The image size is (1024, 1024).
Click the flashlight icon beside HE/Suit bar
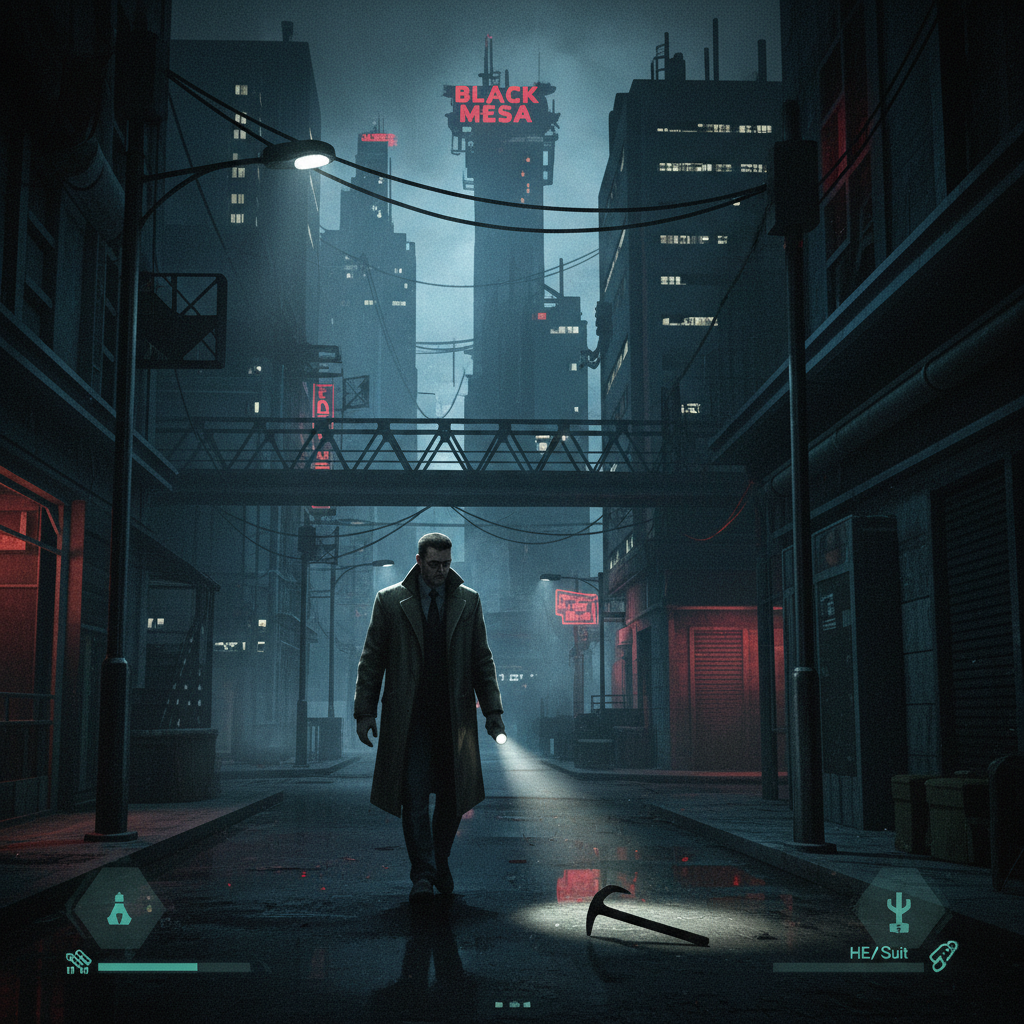pyautogui.click(x=942, y=957)
